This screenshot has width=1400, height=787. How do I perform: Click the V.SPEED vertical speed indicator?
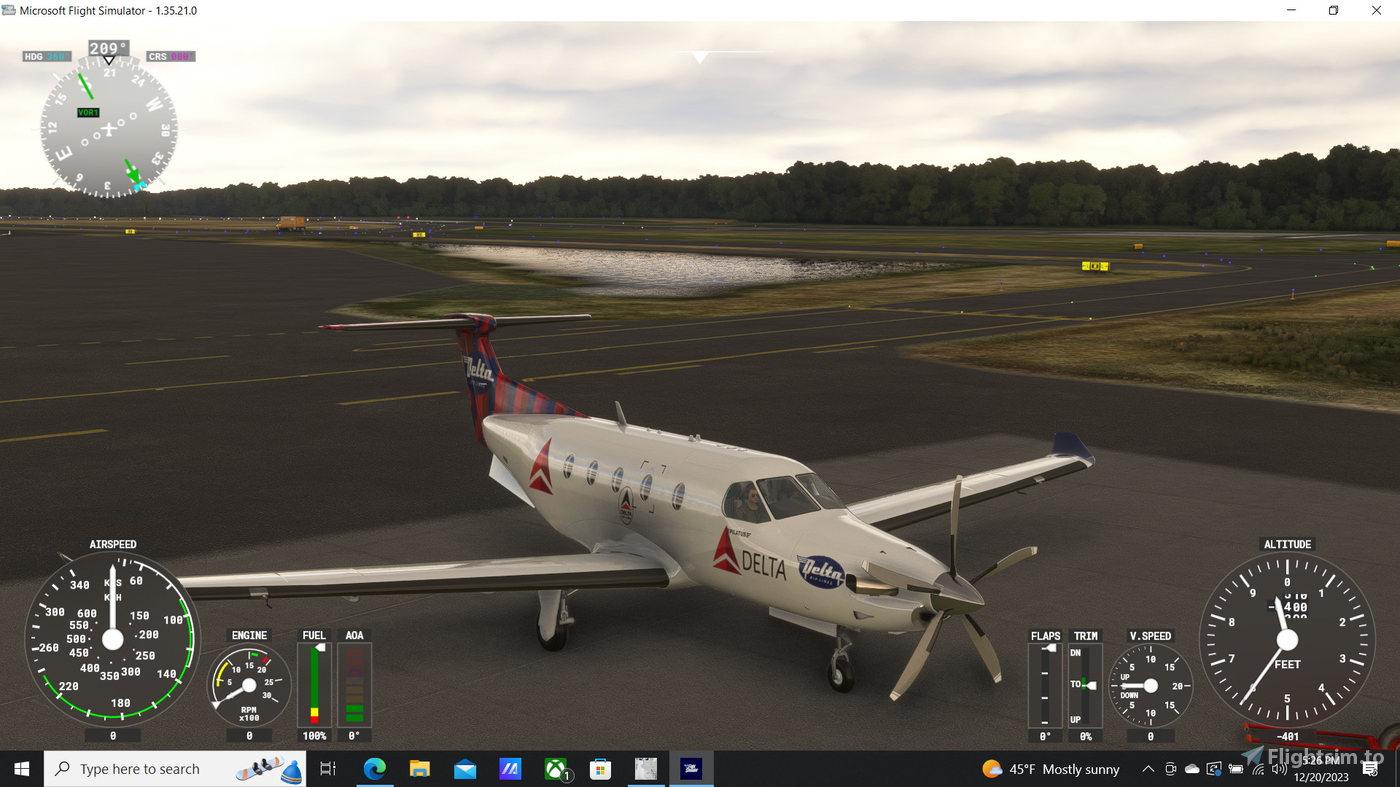click(1150, 684)
